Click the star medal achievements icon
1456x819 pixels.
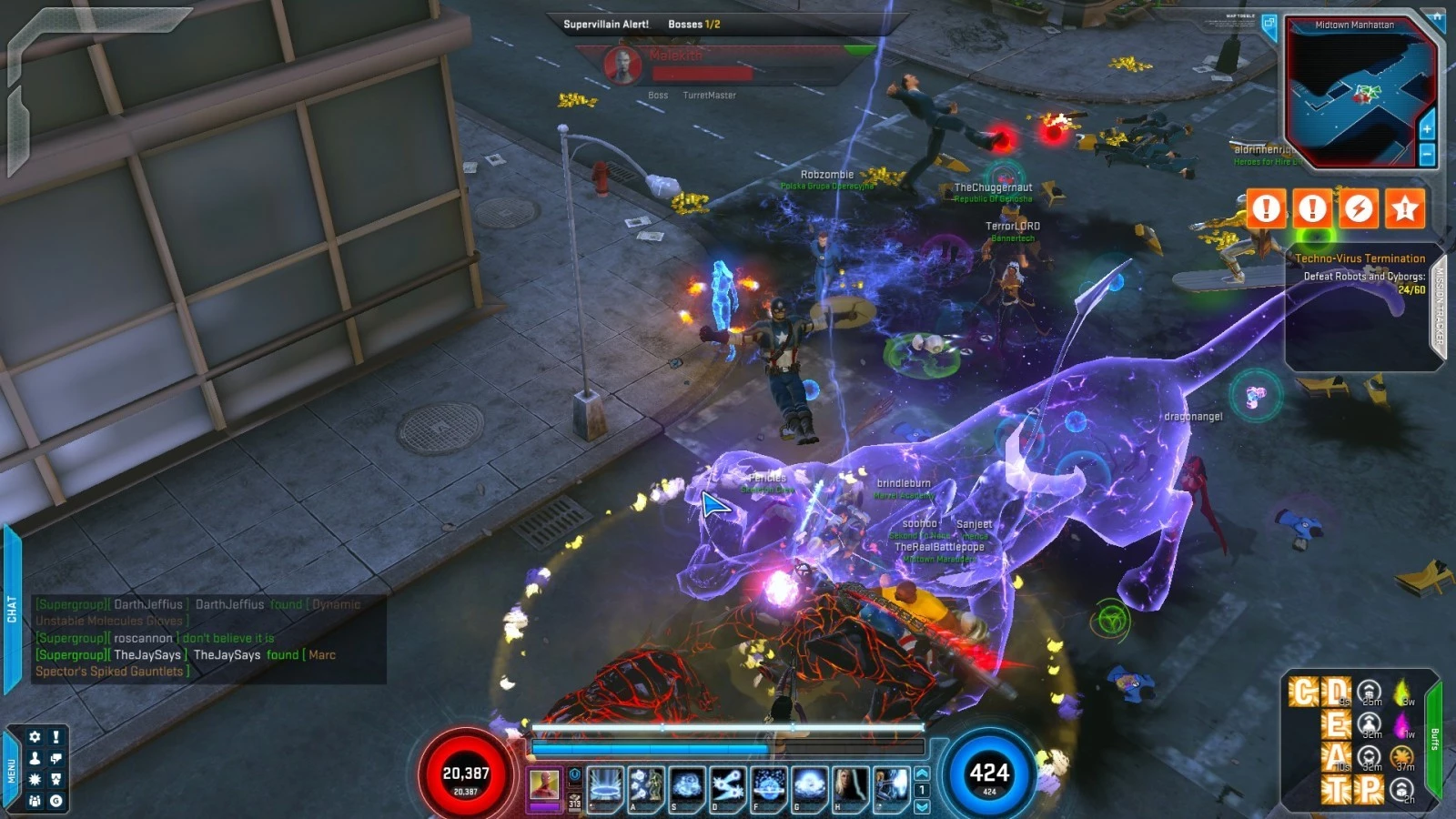click(x=56, y=780)
